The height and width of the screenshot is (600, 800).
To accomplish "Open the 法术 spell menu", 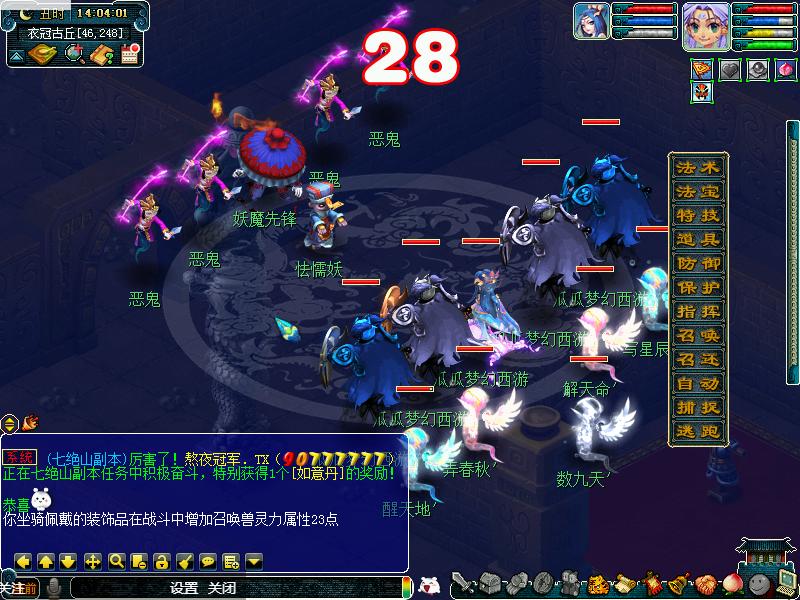I will (697, 167).
